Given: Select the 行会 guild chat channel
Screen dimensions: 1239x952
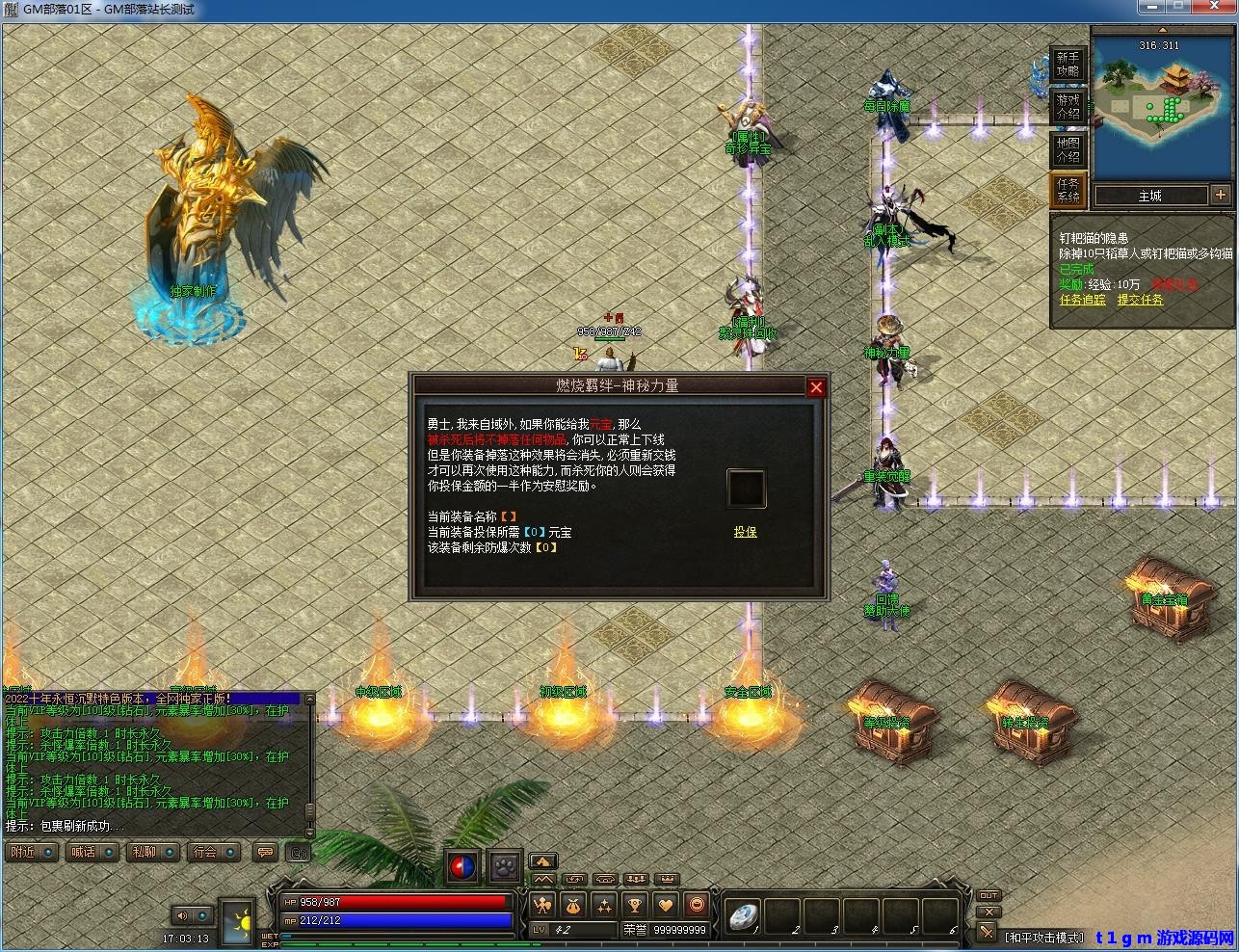Looking at the screenshot, I should point(214,852).
